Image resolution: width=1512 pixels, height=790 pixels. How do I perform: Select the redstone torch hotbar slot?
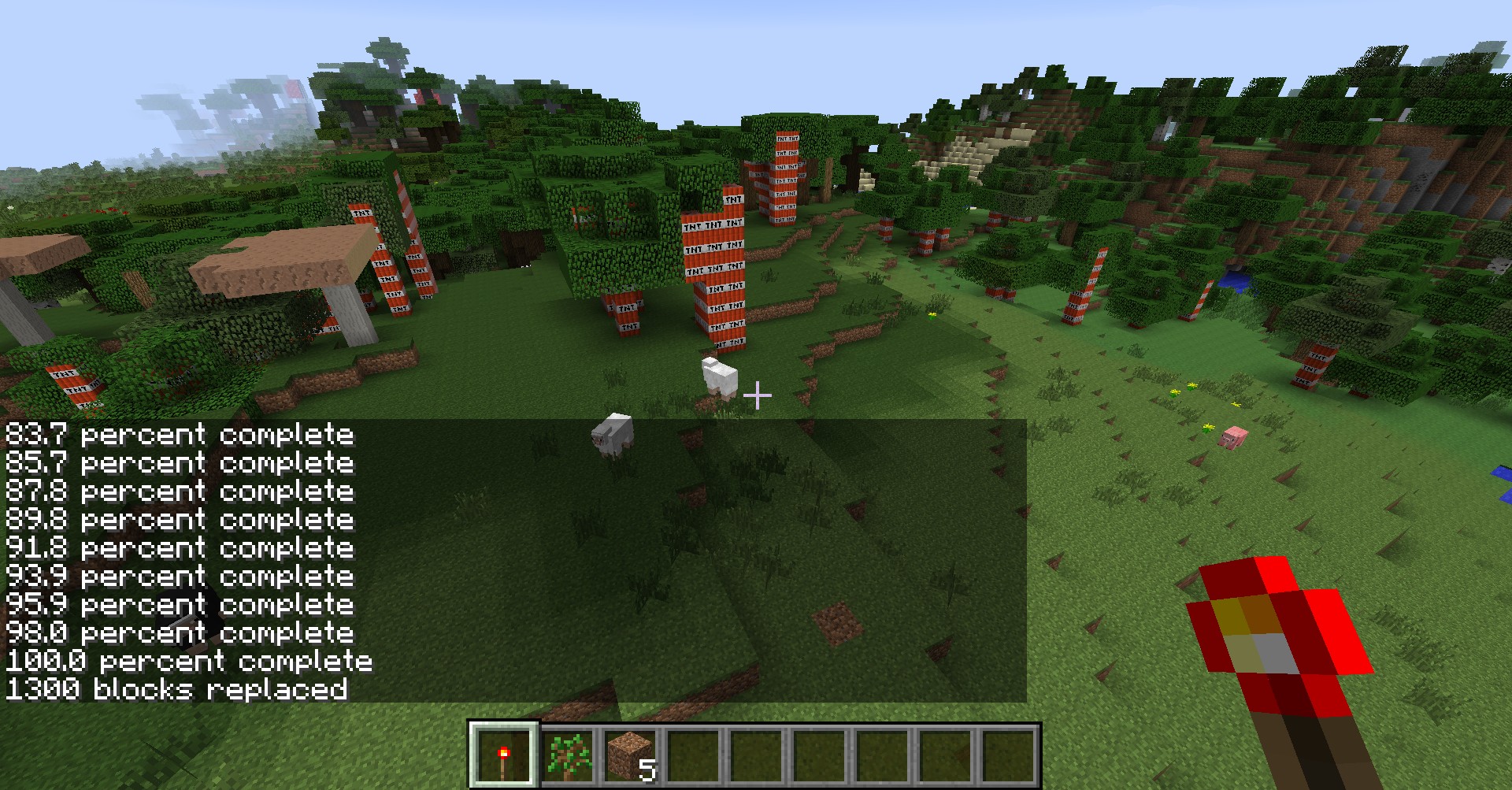pos(504,755)
